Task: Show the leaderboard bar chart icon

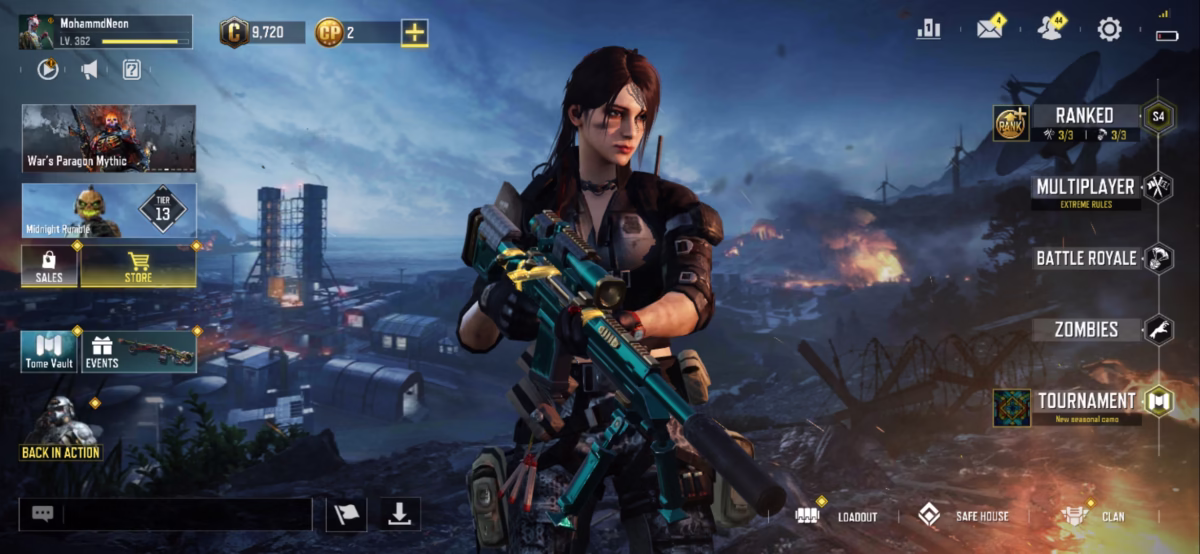Action: coord(928,29)
